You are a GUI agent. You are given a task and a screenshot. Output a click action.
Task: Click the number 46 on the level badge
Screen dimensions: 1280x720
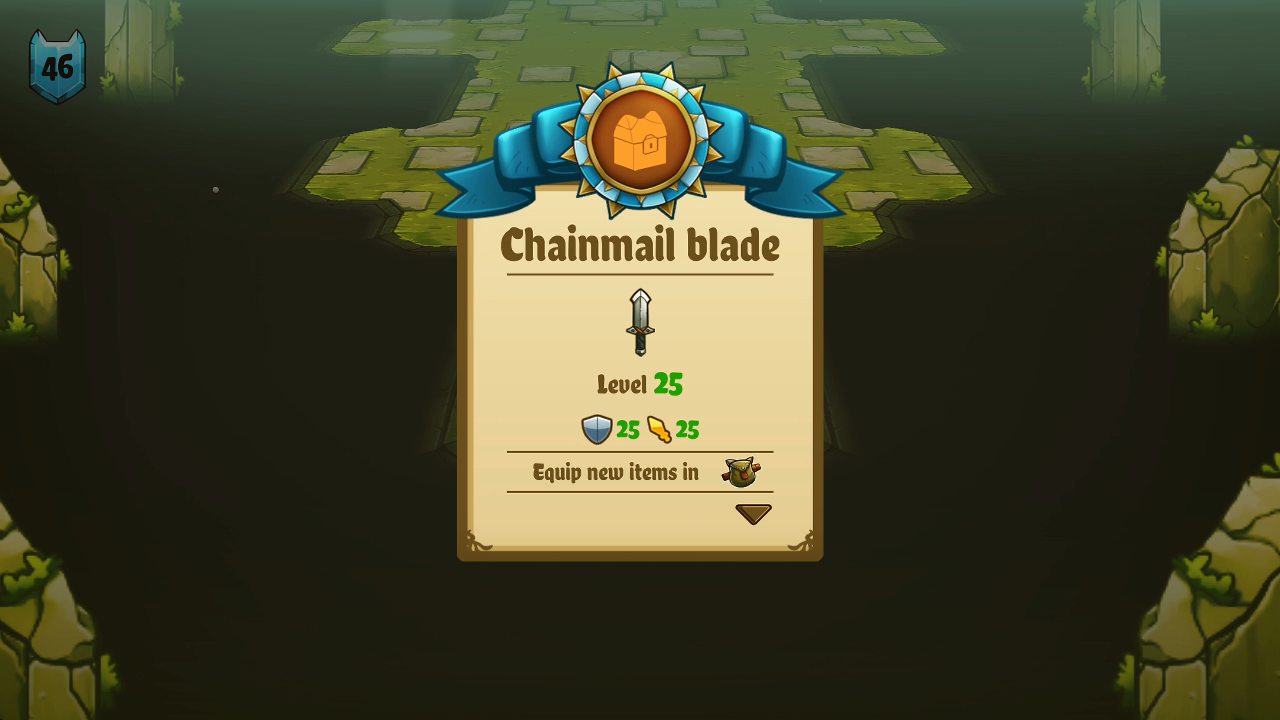tap(57, 67)
